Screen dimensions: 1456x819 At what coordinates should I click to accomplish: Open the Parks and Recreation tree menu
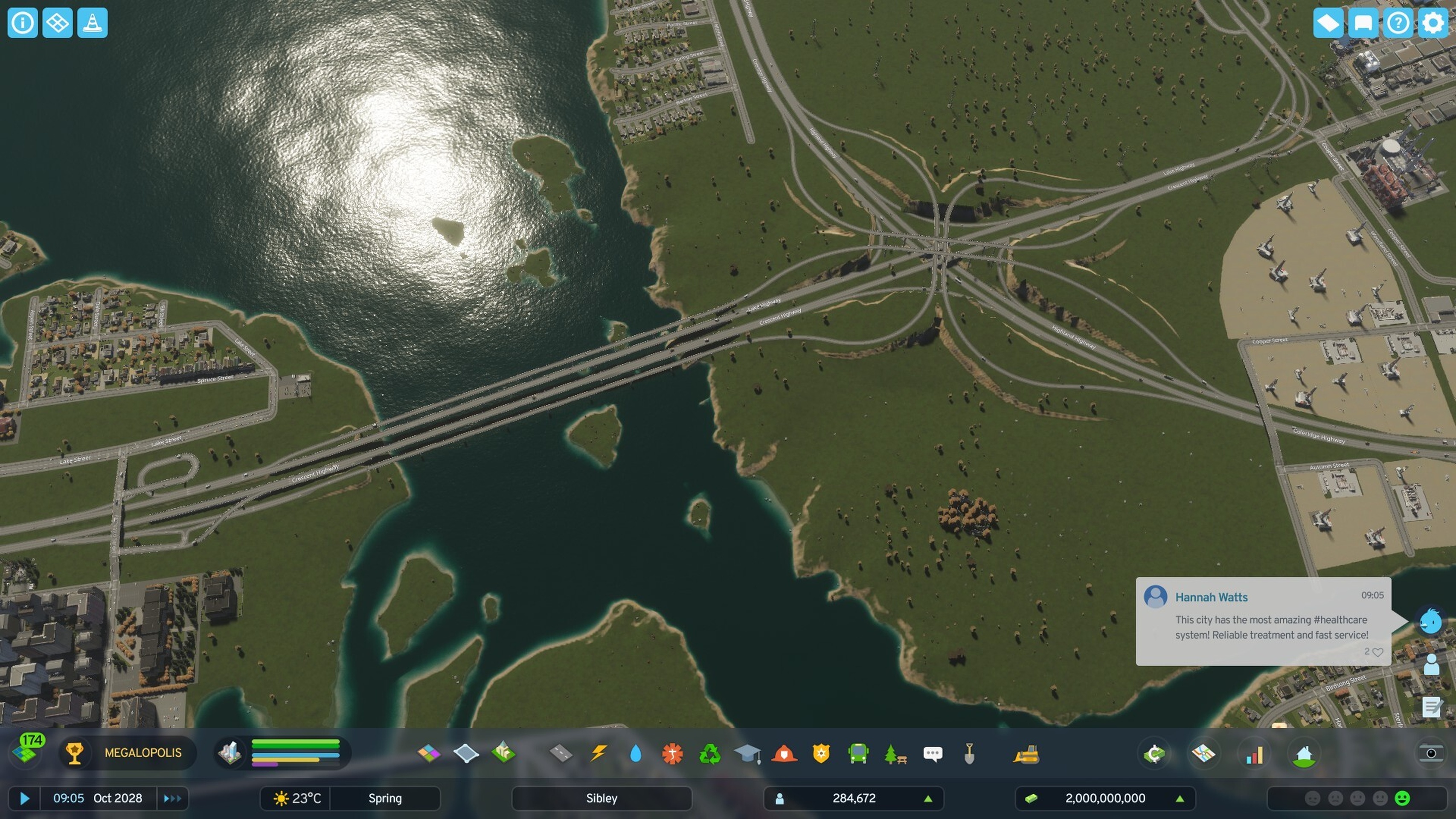pyautogui.click(x=895, y=753)
